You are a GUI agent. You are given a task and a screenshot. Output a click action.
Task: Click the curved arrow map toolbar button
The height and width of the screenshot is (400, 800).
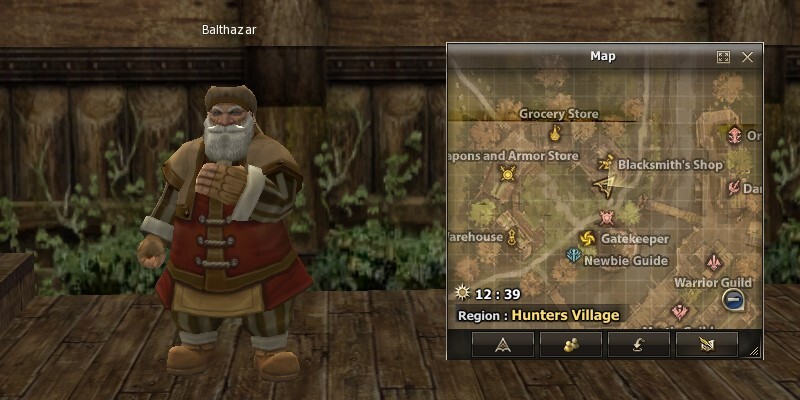(x=638, y=344)
